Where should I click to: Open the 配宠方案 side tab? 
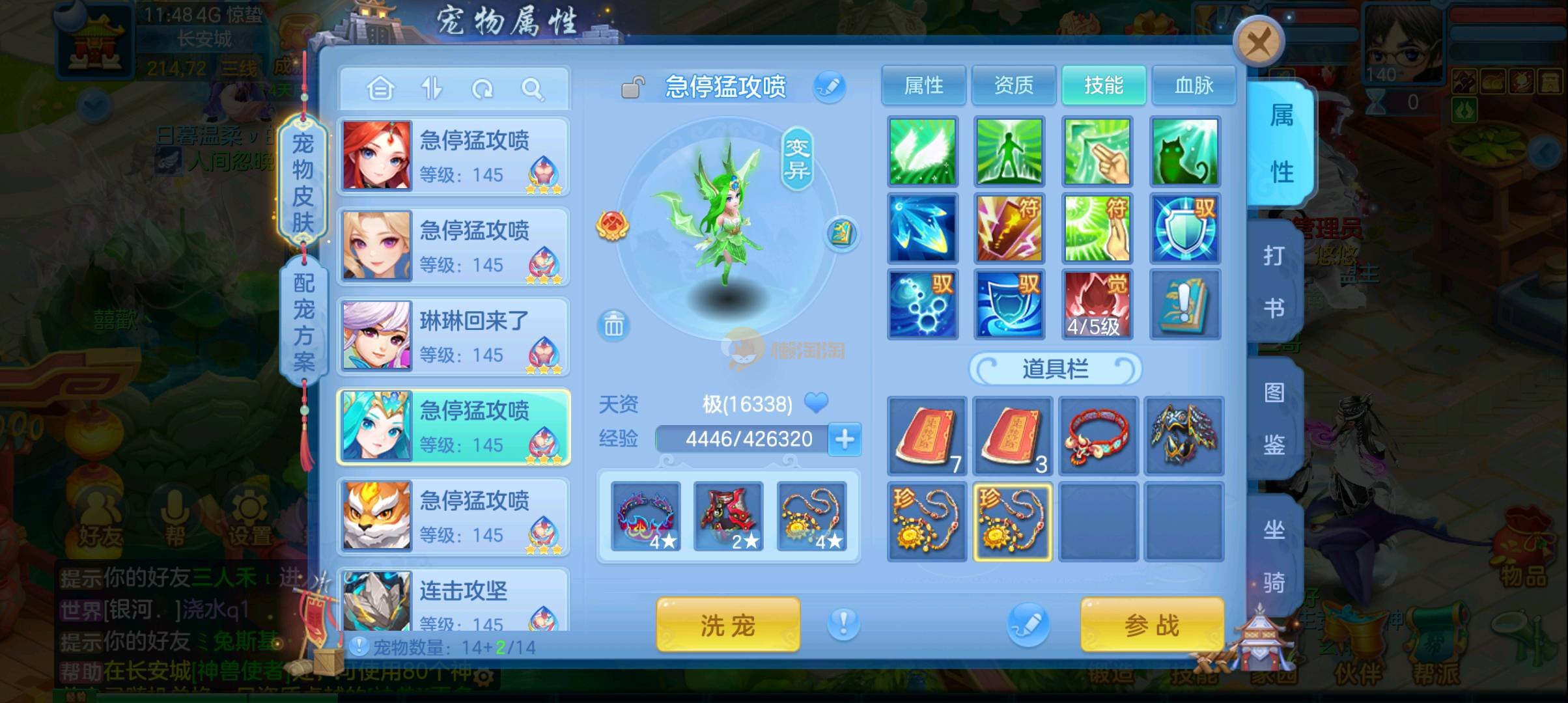pos(303,322)
